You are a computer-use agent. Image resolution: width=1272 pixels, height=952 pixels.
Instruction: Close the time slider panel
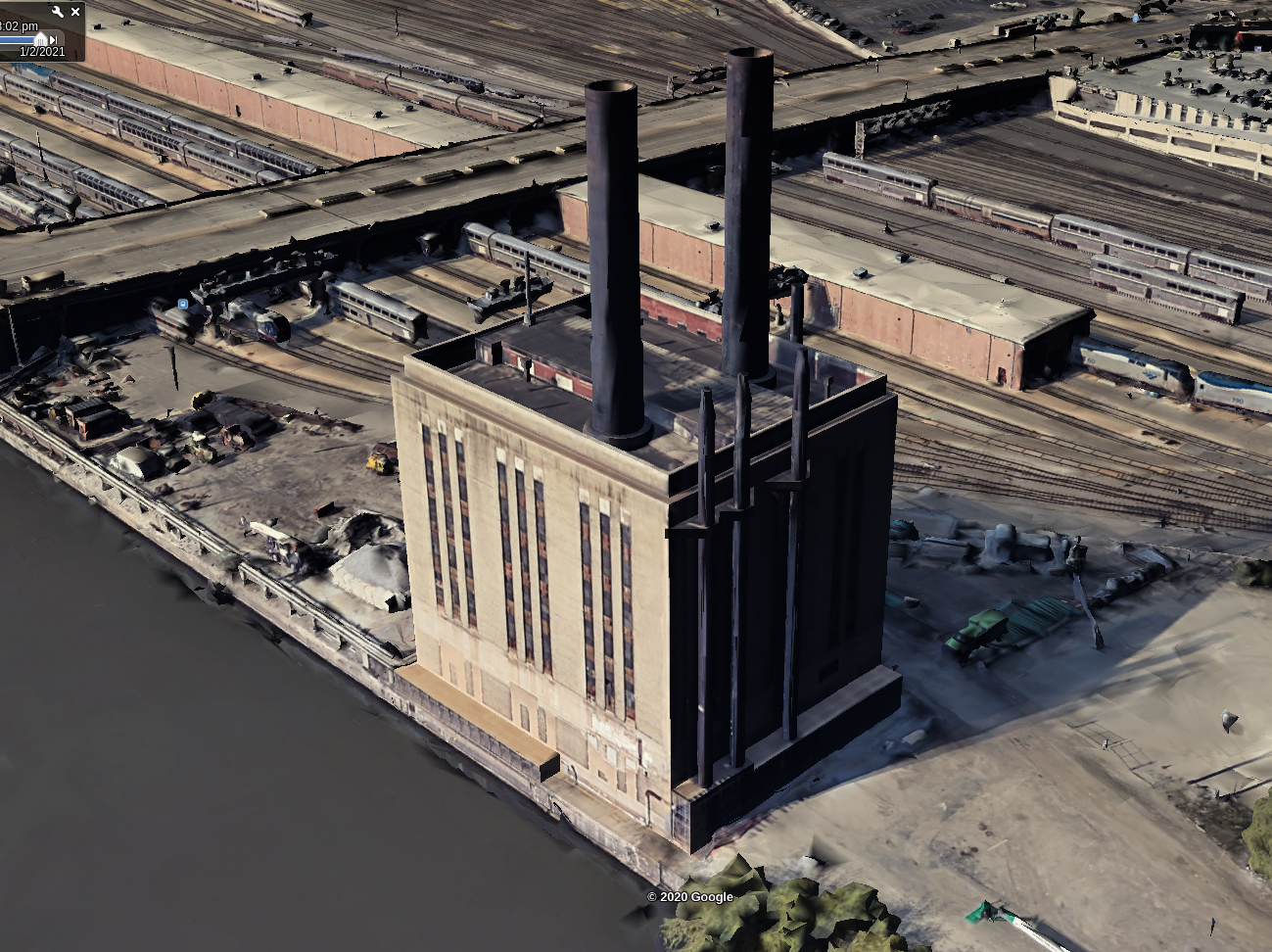coord(75,12)
